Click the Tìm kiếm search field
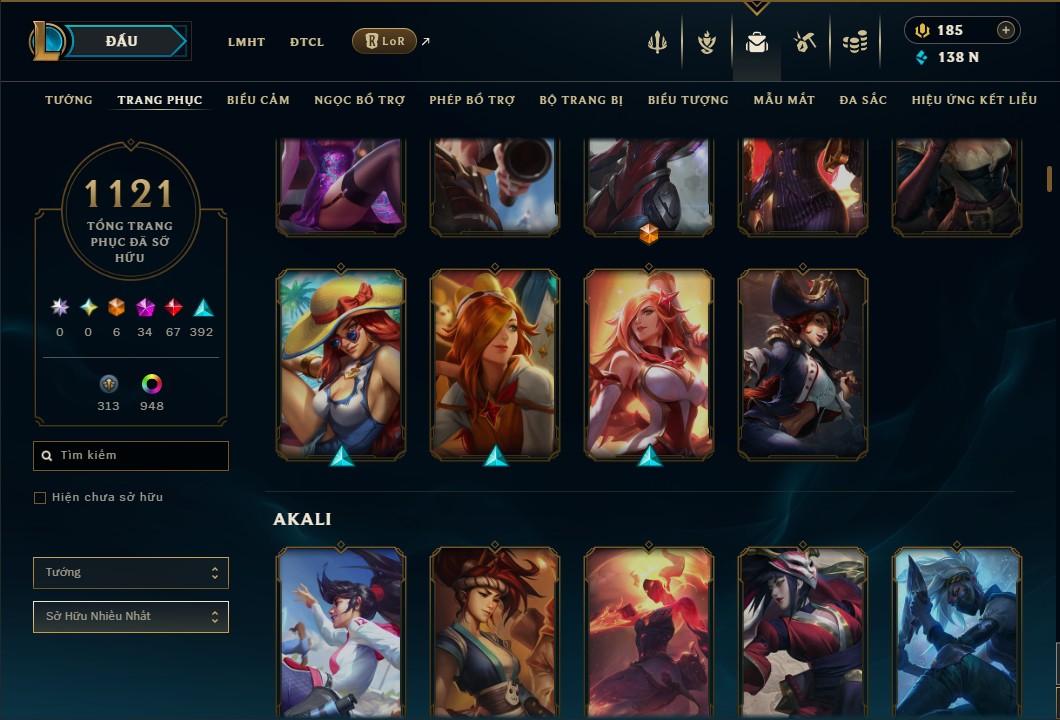Screen dimensions: 1060x720 pyautogui.click(x=131, y=456)
